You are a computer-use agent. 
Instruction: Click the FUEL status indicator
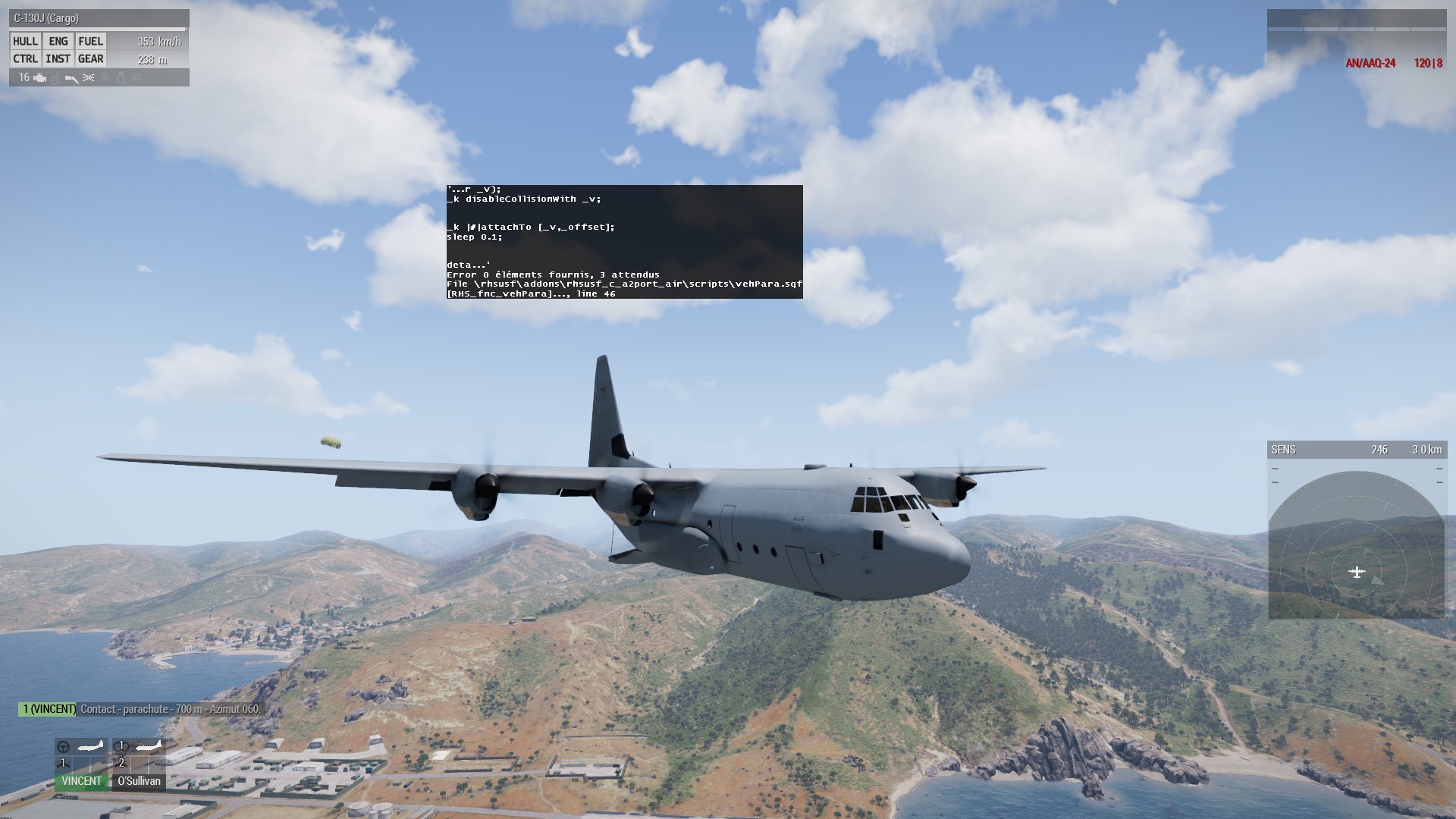point(91,42)
